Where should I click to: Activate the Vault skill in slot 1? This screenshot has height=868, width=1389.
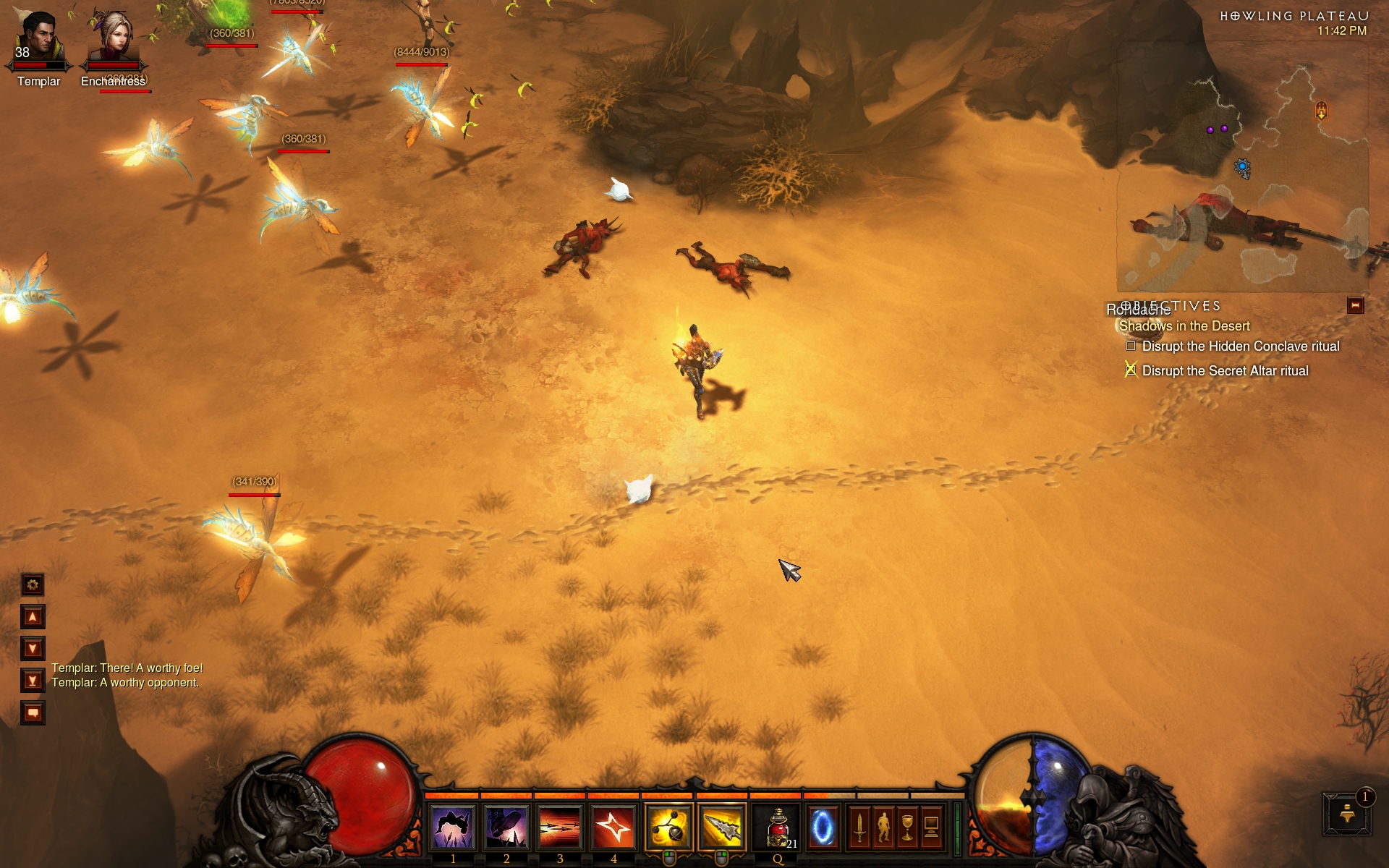tap(453, 827)
